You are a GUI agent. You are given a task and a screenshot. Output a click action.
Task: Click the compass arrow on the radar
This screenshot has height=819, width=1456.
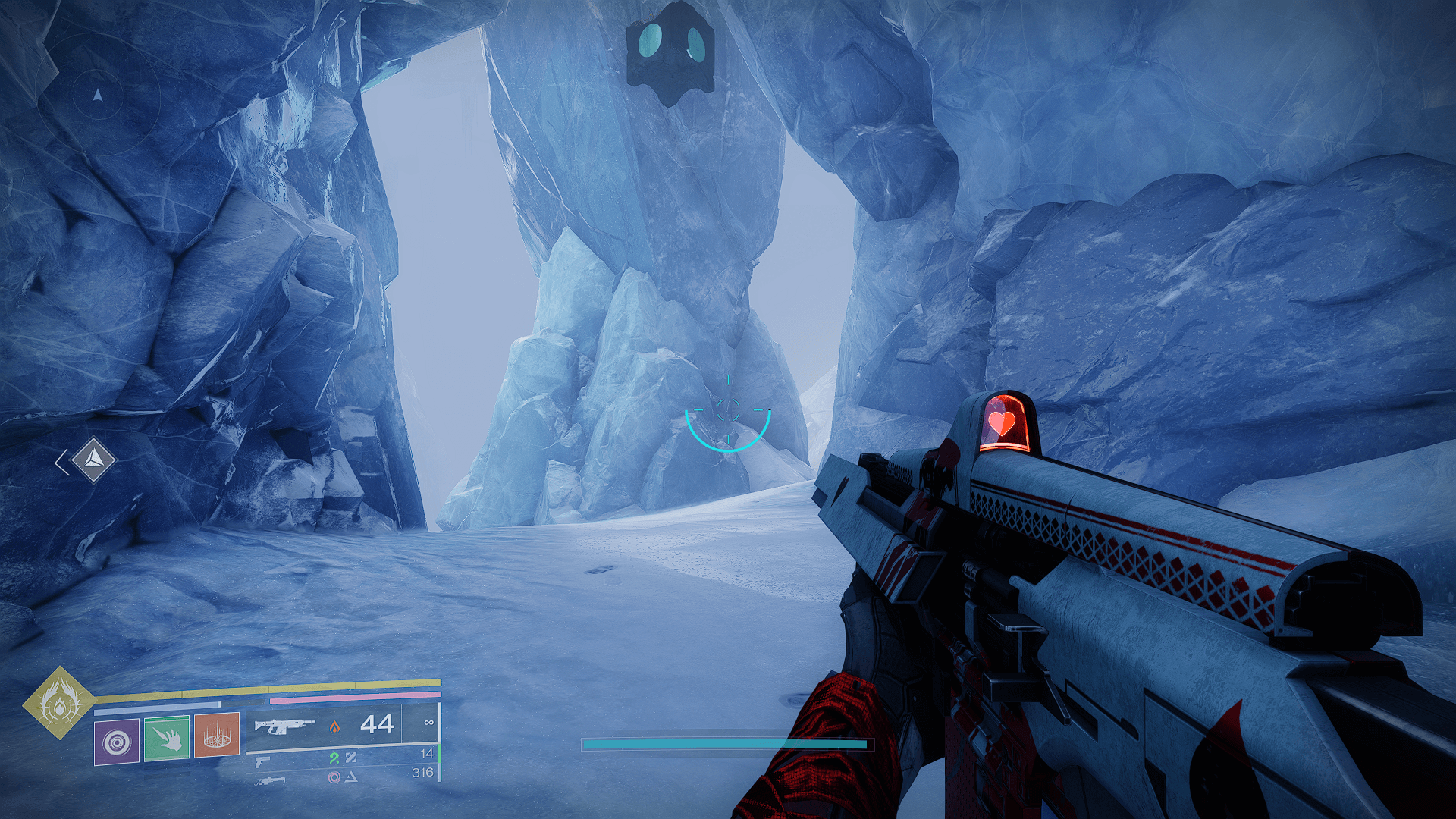coord(98,96)
